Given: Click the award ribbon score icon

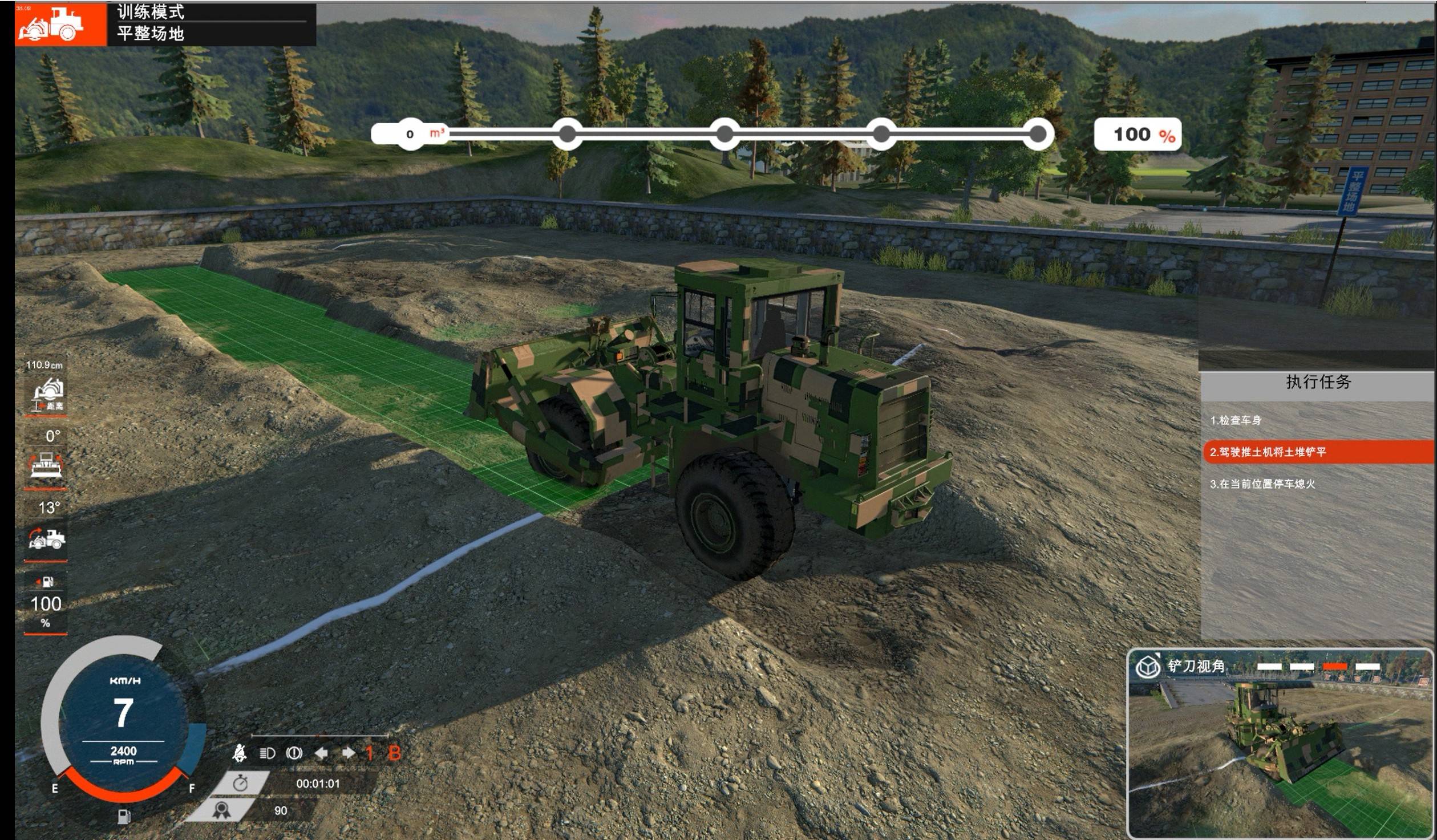Looking at the screenshot, I should point(222,810).
